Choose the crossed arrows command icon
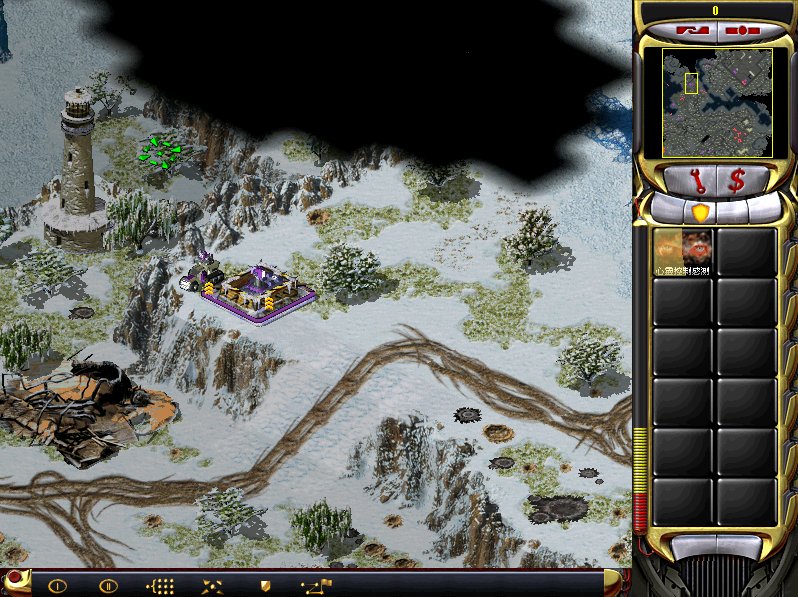Viewport: 798px width, 597px height. point(212,586)
